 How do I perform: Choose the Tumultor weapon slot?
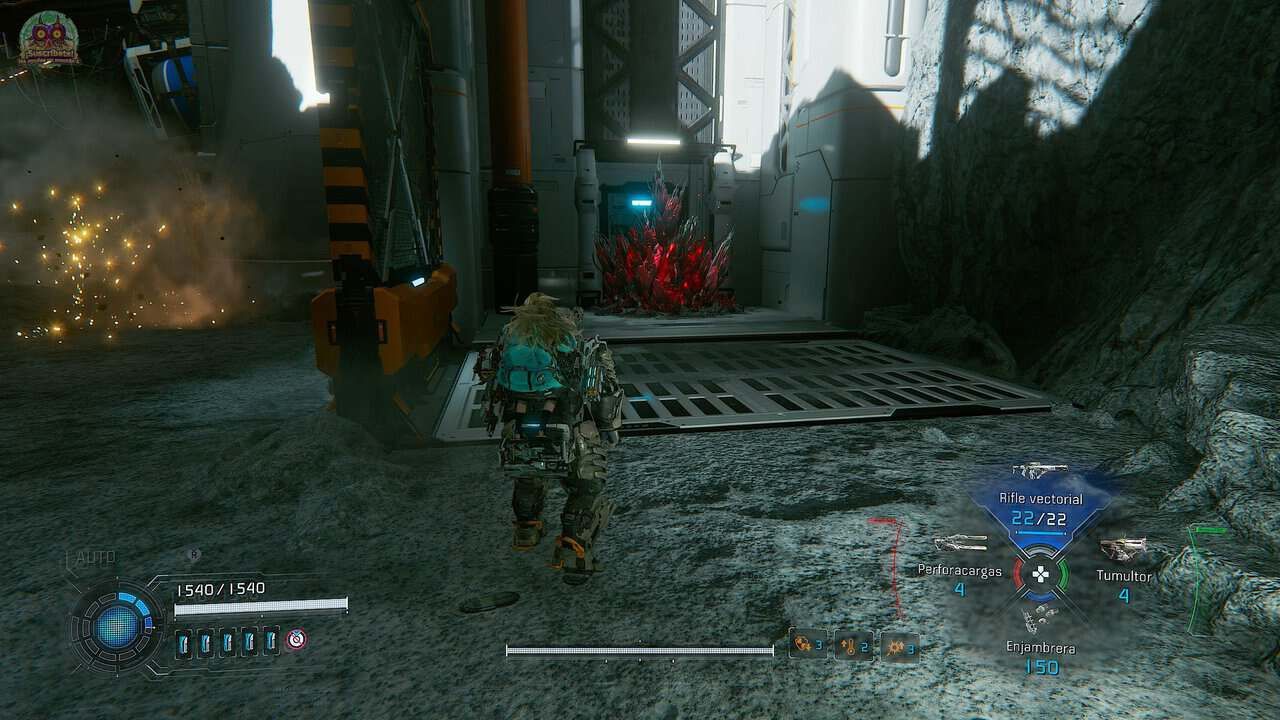coord(1123,549)
